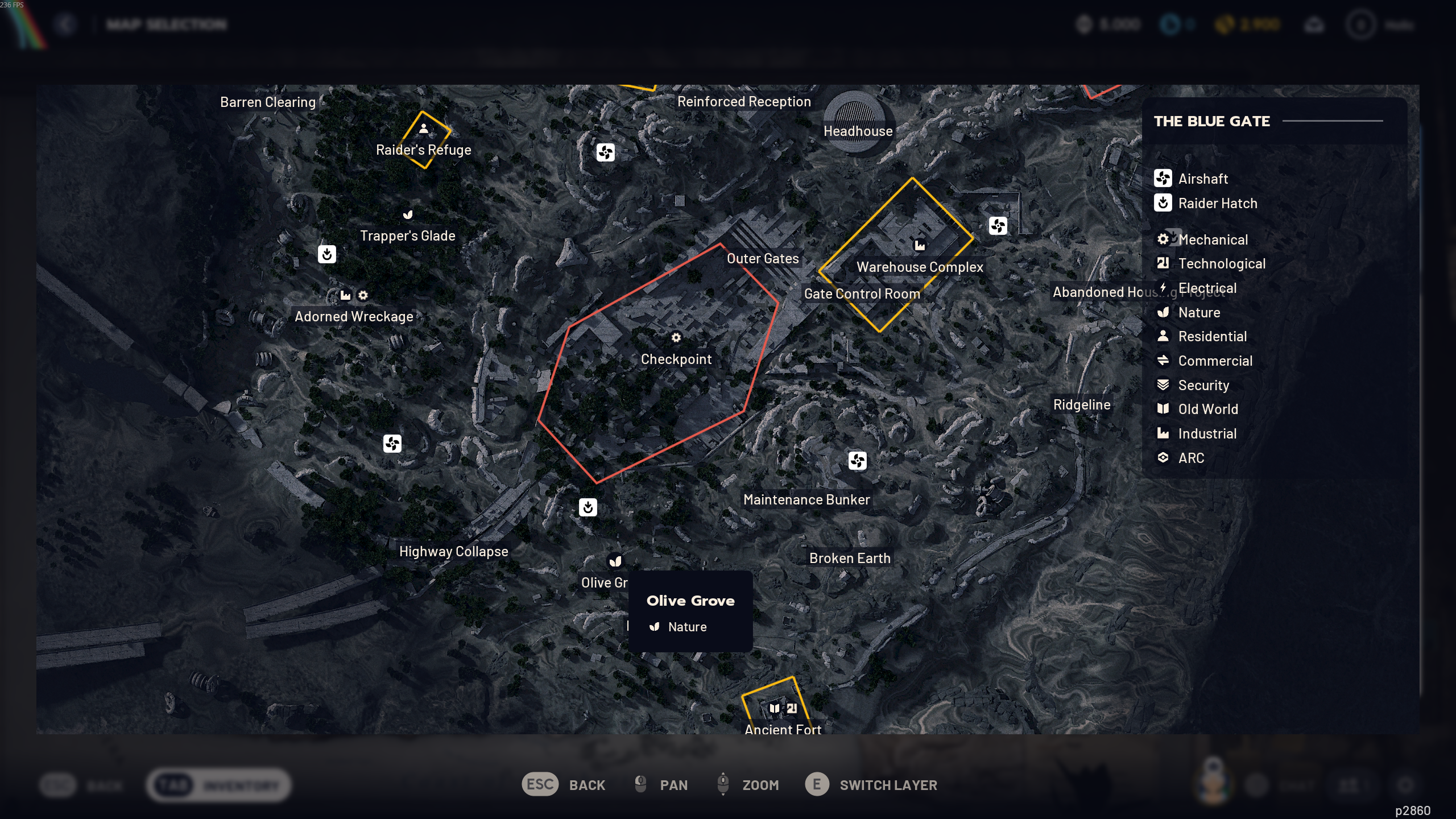Click the Airshaft icon near Maintenance Bunker
This screenshot has width=1456, height=819.
pos(857,461)
